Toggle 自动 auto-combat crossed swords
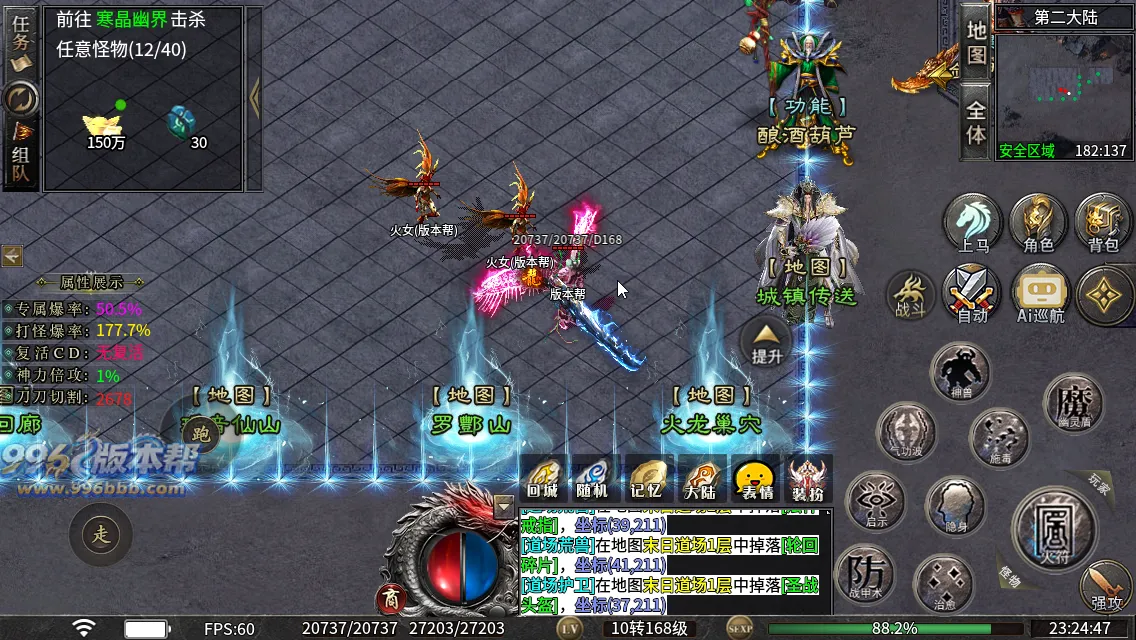The height and width of the screenshot is (640, 1136). [971, 294]
